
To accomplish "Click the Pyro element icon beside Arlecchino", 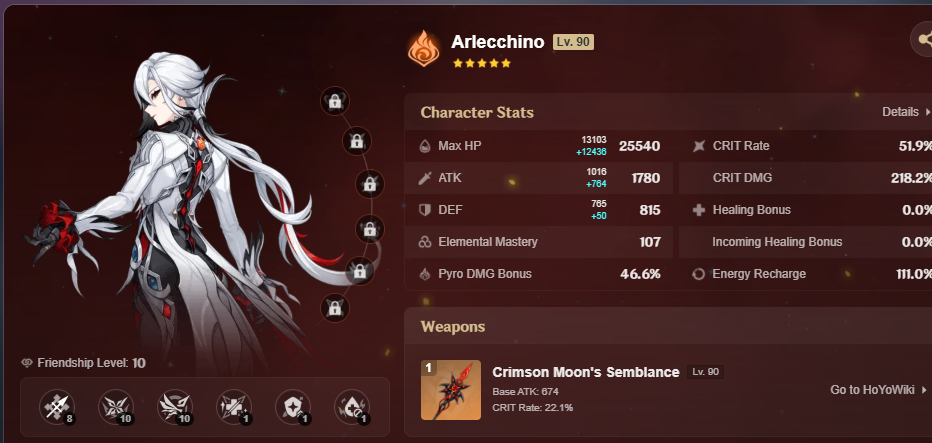I will click(424, 49).
